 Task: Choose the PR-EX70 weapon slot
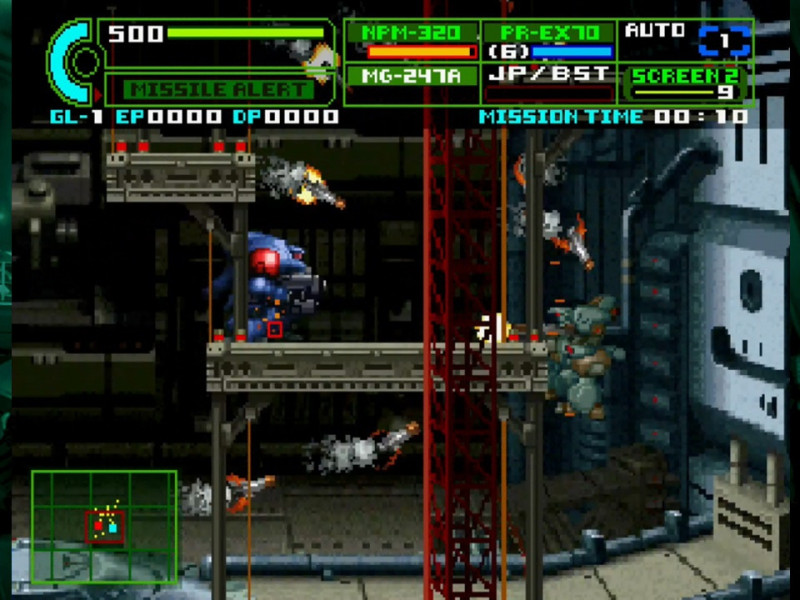pyautogui.click(x=550, y=41)
